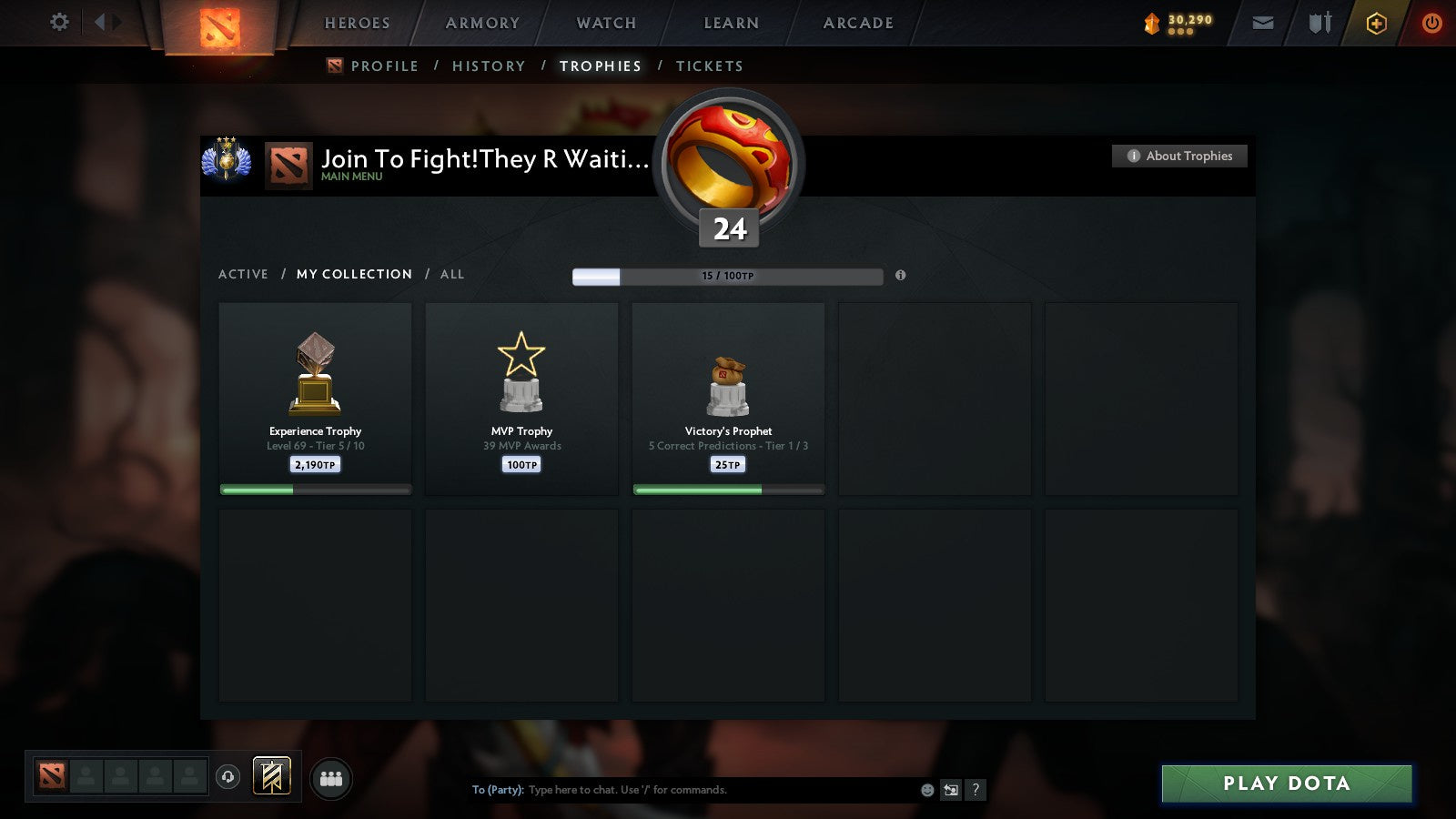Switch trophy view to ALL

pos(452,274)
